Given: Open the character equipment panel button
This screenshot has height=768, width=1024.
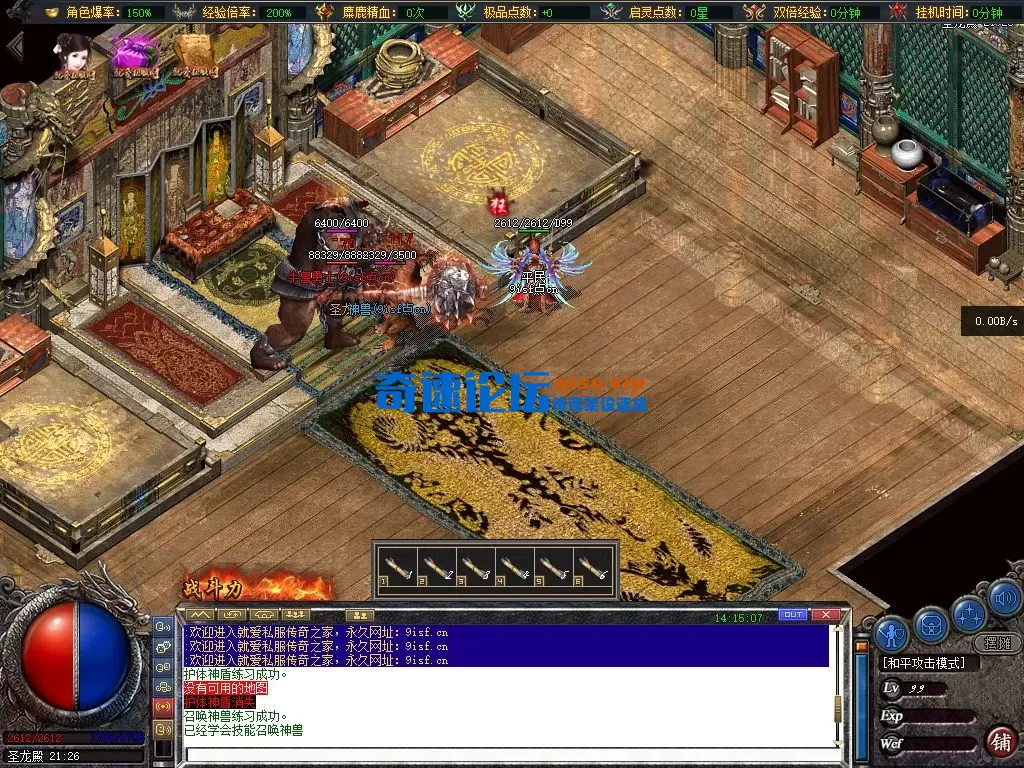Looking at the screenshot, I should pos(892,633).
